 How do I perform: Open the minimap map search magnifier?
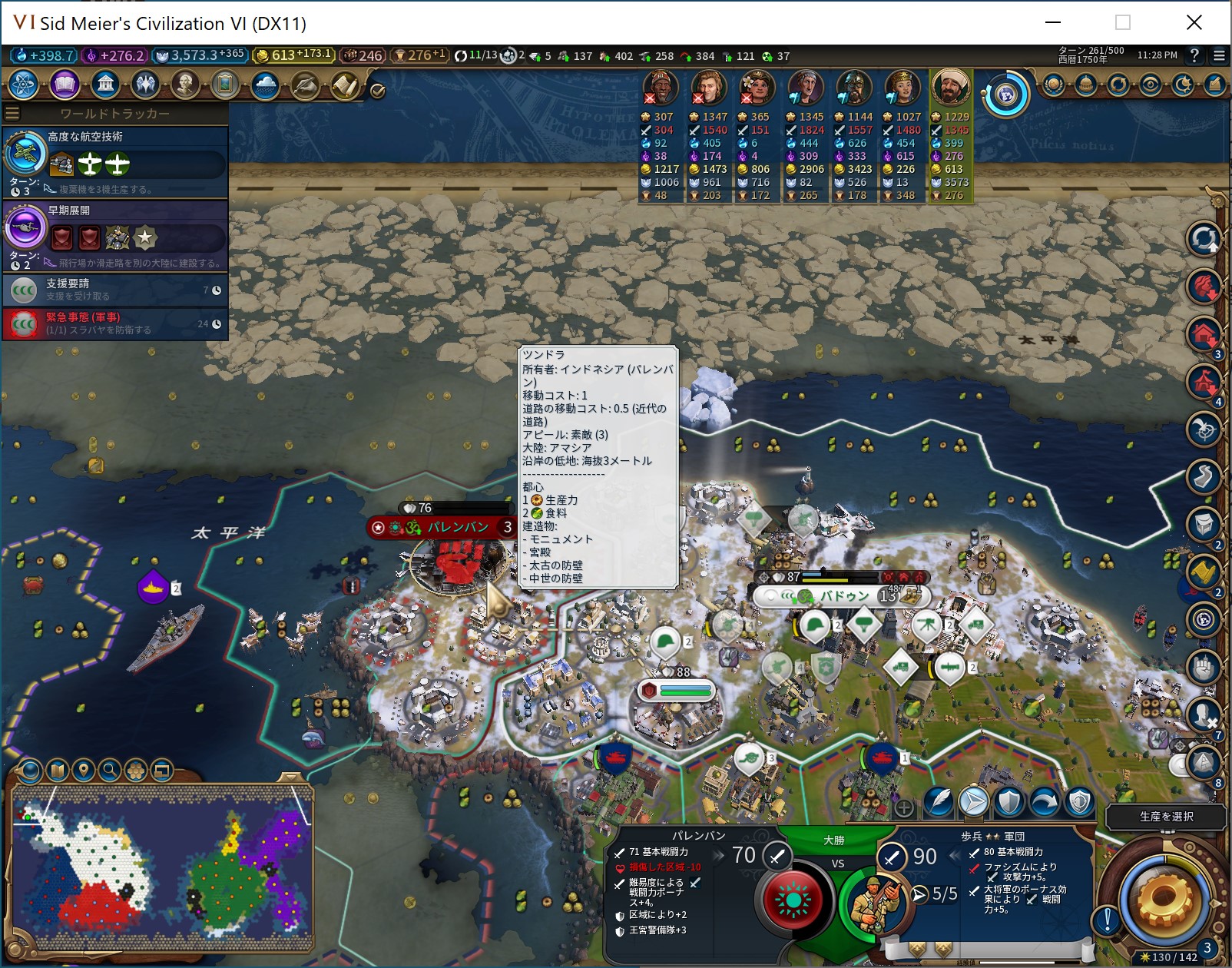[110, 770]
